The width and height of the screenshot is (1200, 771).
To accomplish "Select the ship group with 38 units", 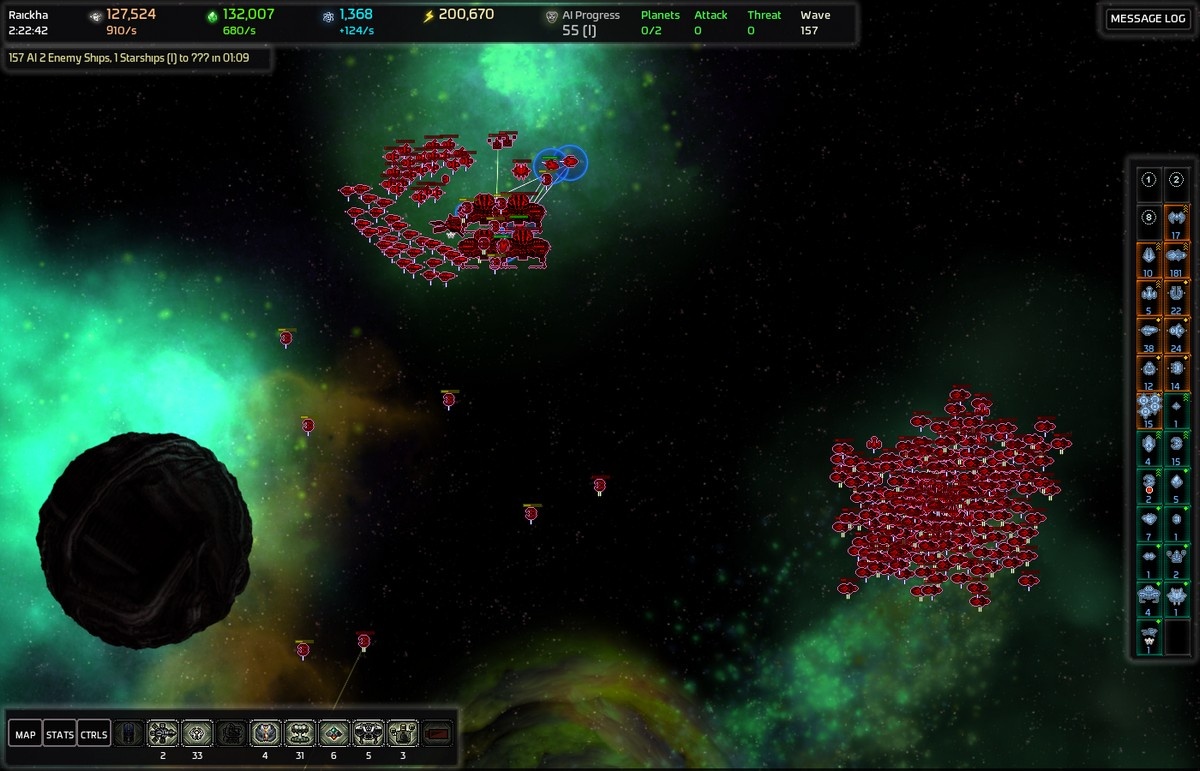I will tap(1149, 332).
